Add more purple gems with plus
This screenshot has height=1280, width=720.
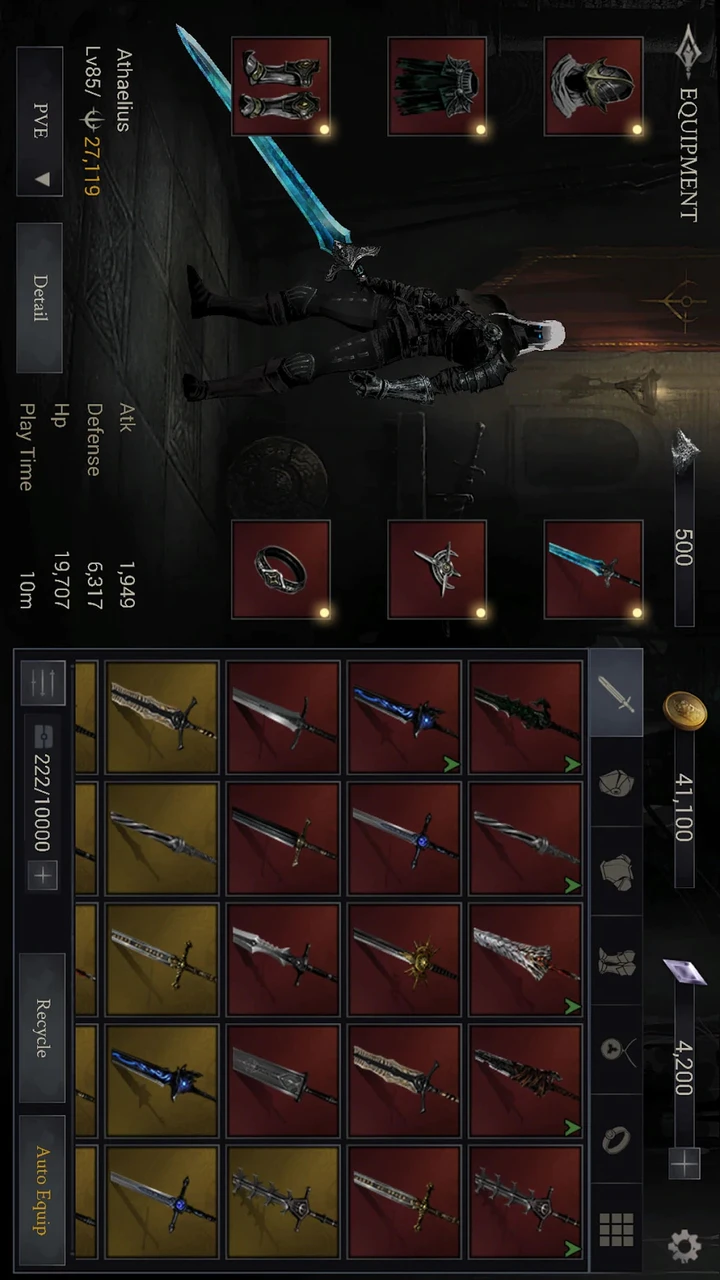pos(684,1163)
